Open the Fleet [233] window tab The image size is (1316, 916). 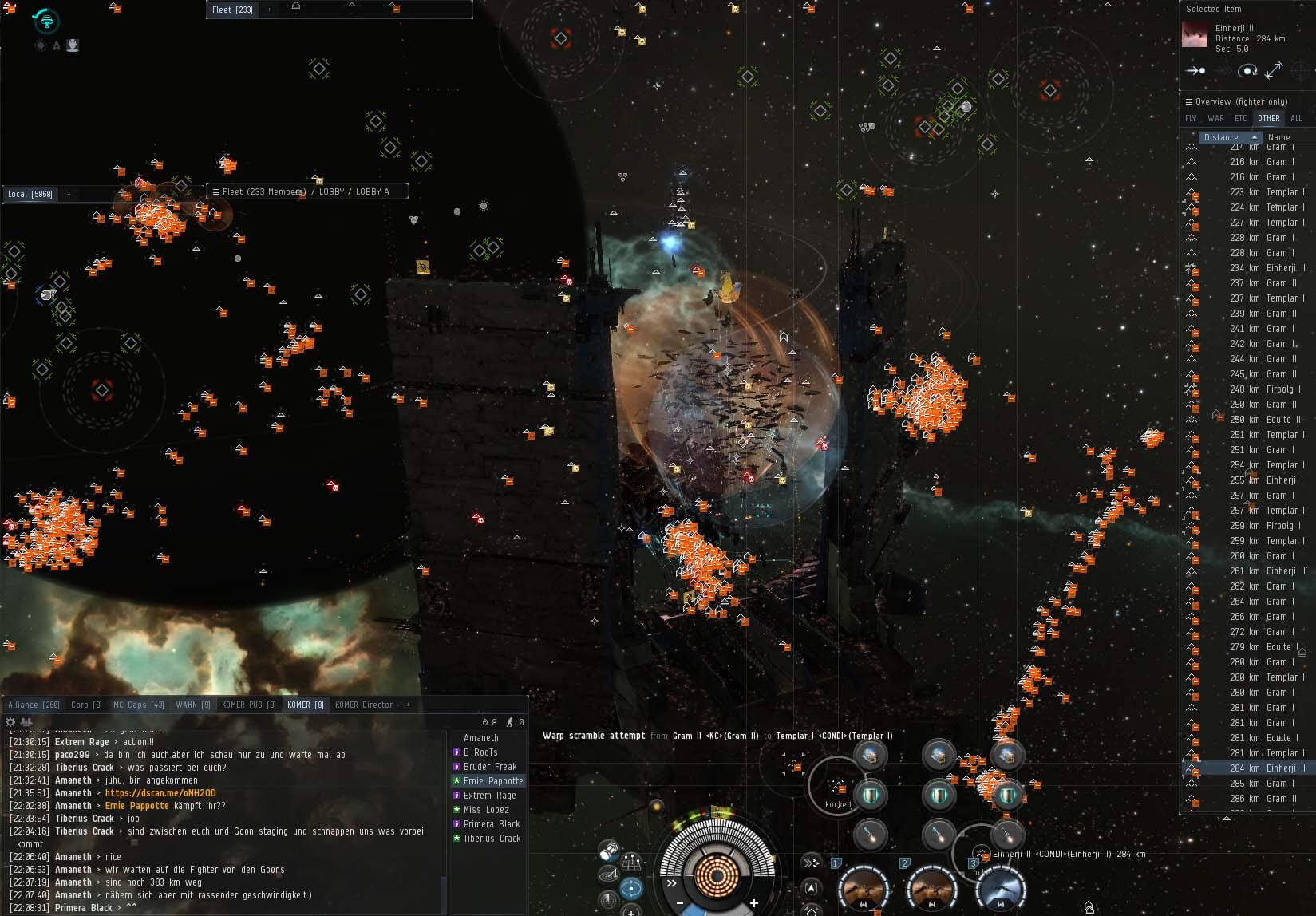point(232,10)
